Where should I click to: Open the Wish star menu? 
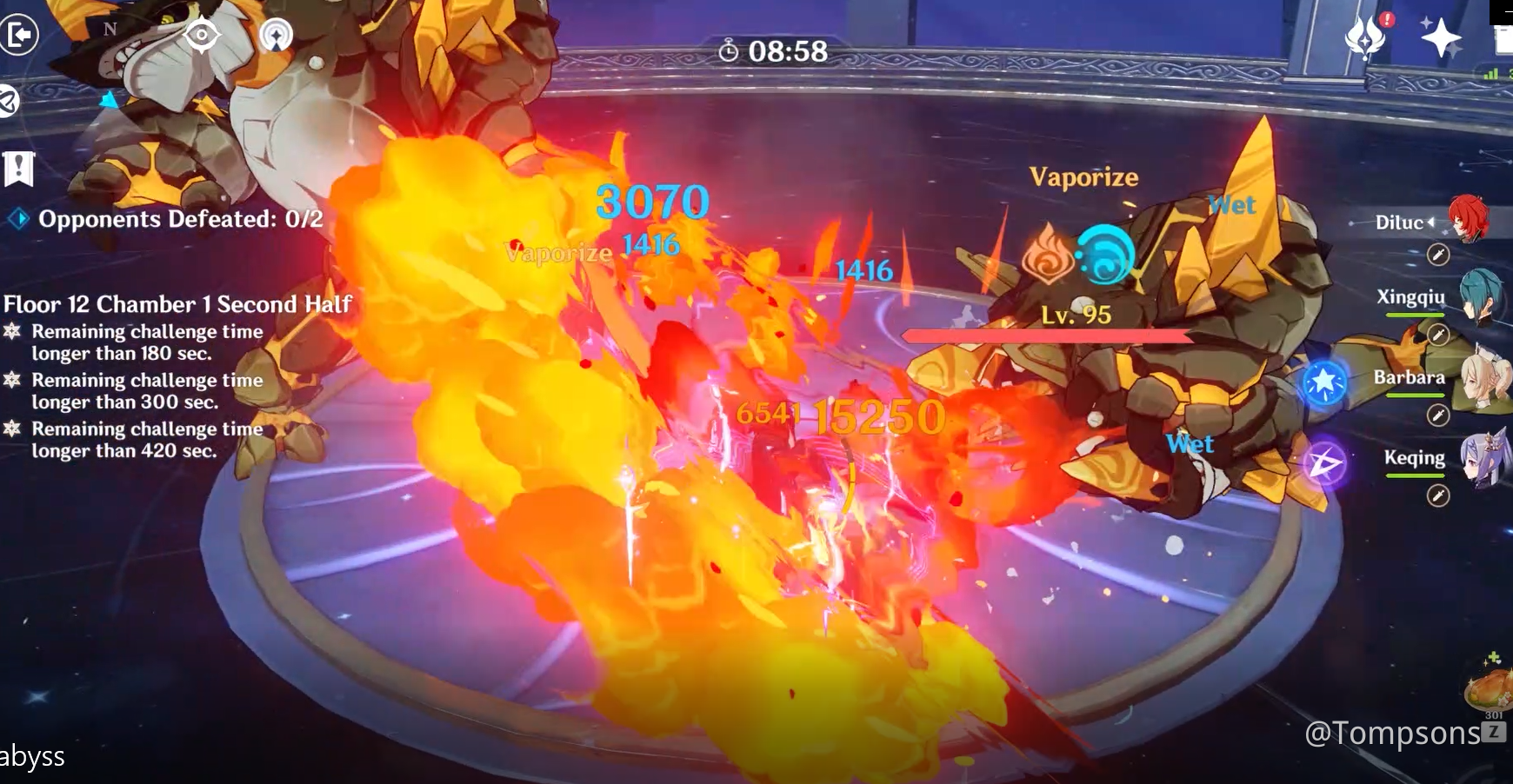point(1439,37)
